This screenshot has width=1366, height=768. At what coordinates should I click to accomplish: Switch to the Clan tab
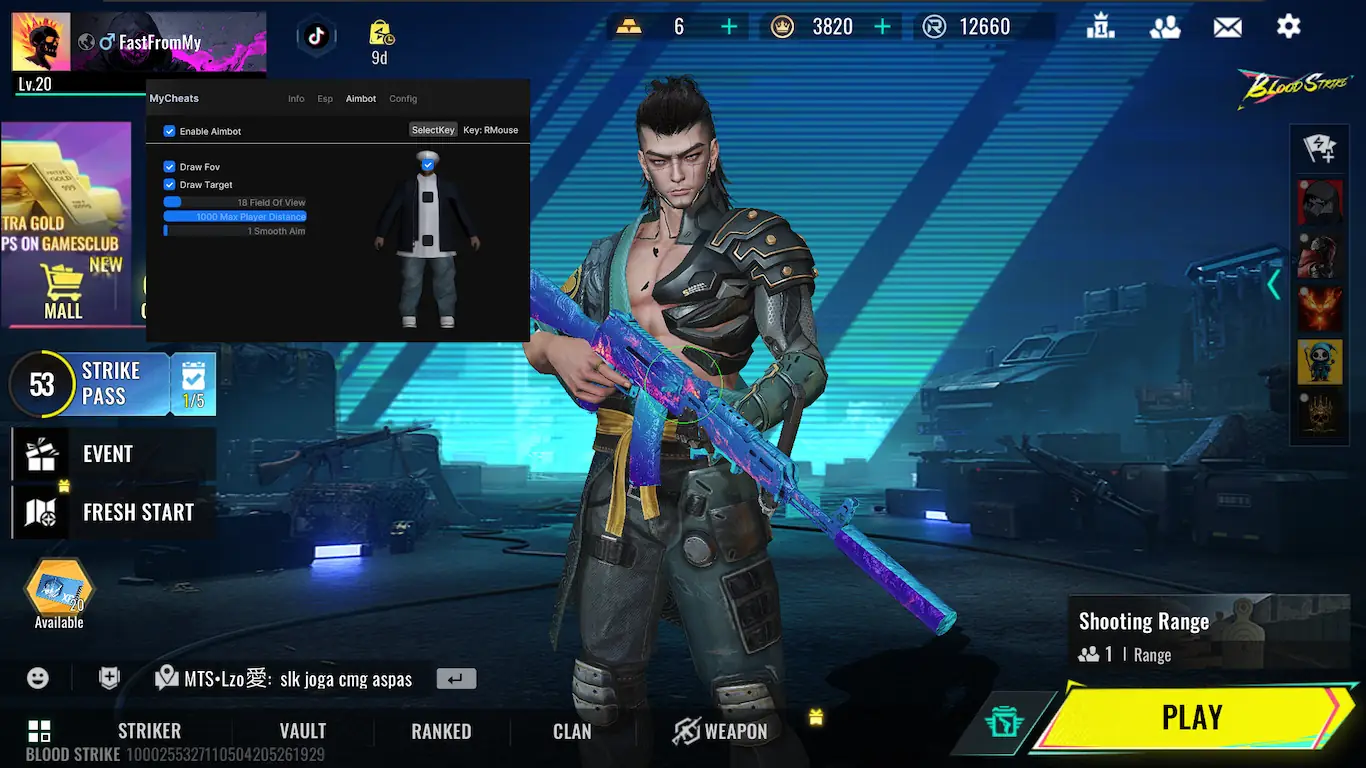[572, 731]
